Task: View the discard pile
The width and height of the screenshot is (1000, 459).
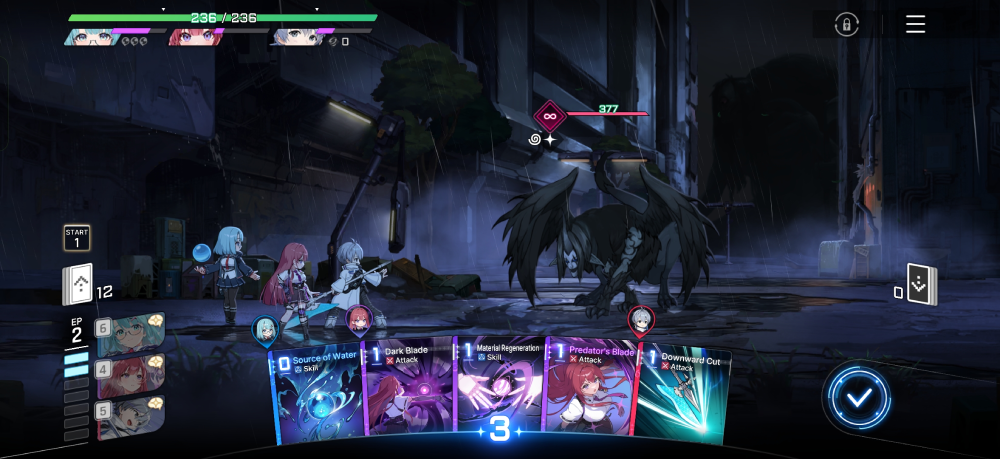Action: coord(921,284)
